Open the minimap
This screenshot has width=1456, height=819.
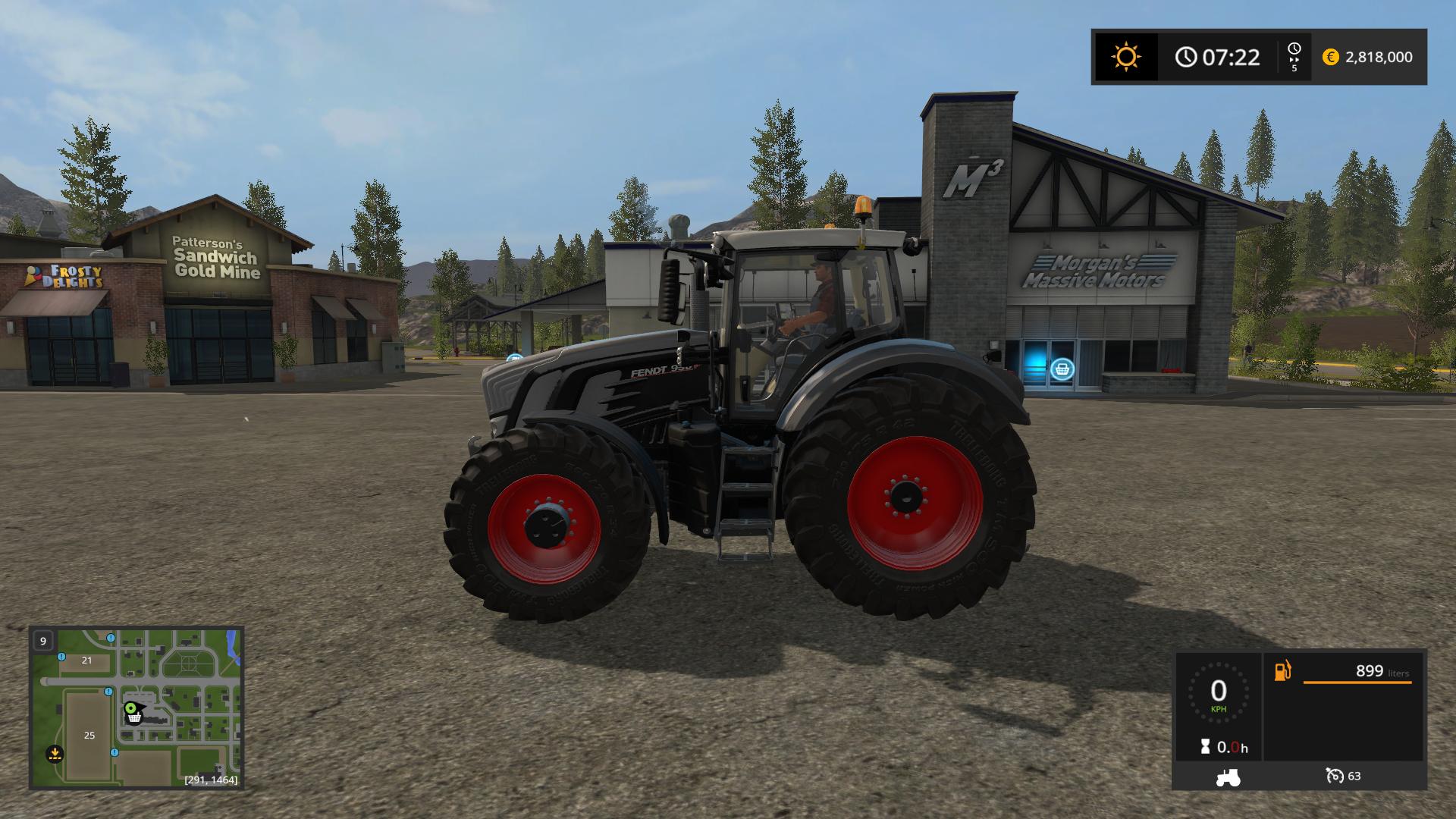click(x=136, y=707)
